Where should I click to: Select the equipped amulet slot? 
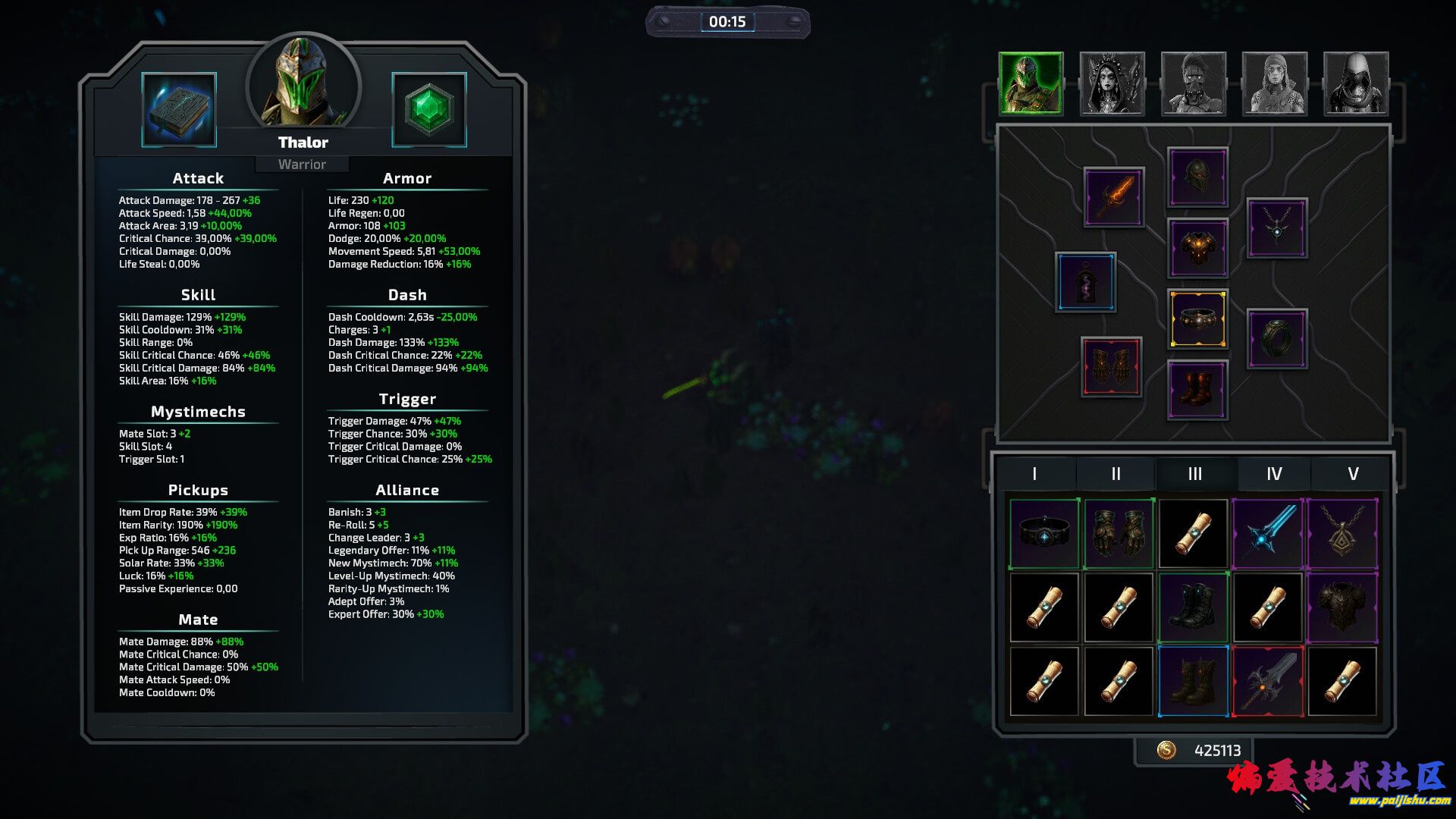pyautogui.click(x=1277, y=228)
